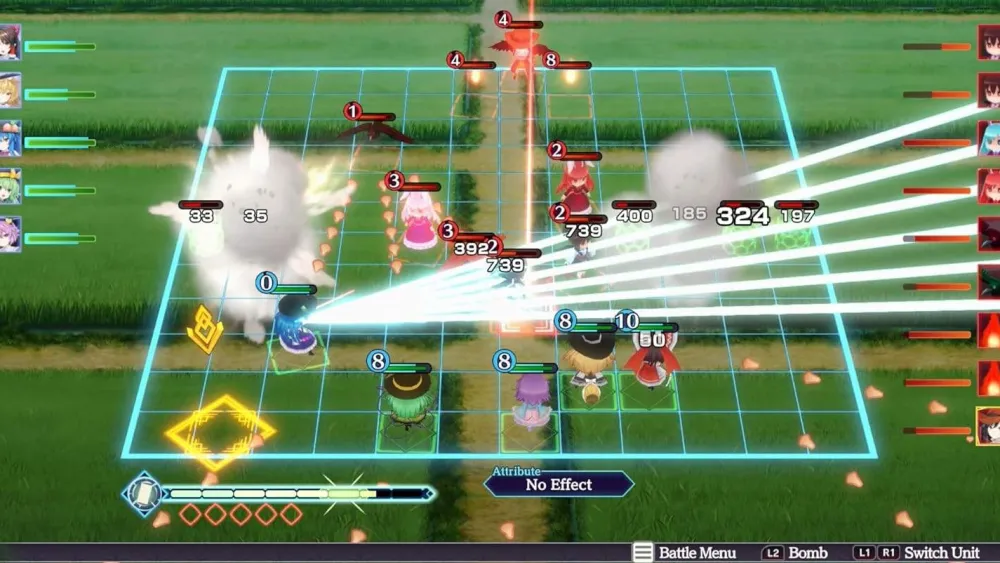The height and width of the screenshot is (563, 1000).
Task: Choose the blonde witch party portrait
Action: click(10, 91)
